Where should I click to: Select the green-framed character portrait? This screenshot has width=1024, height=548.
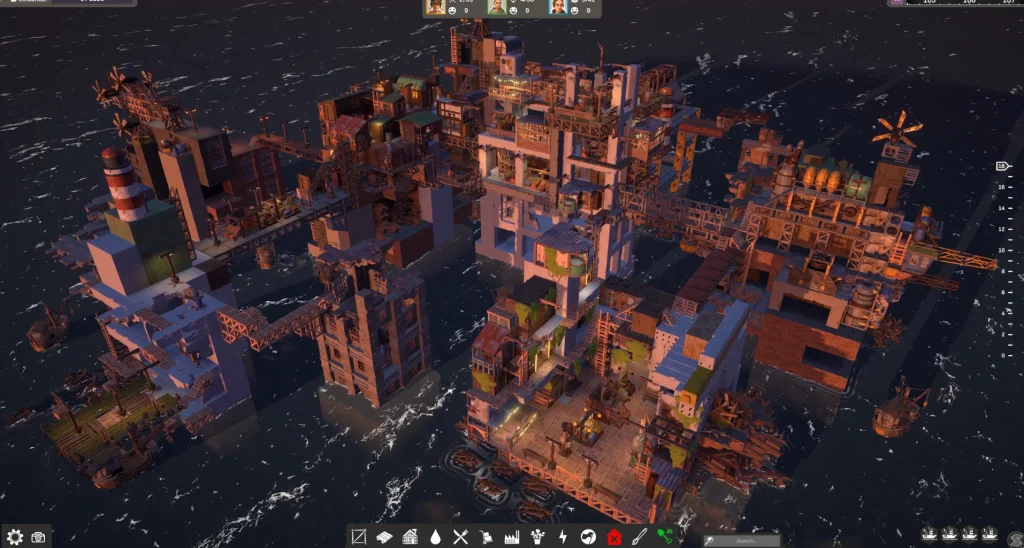497,7
